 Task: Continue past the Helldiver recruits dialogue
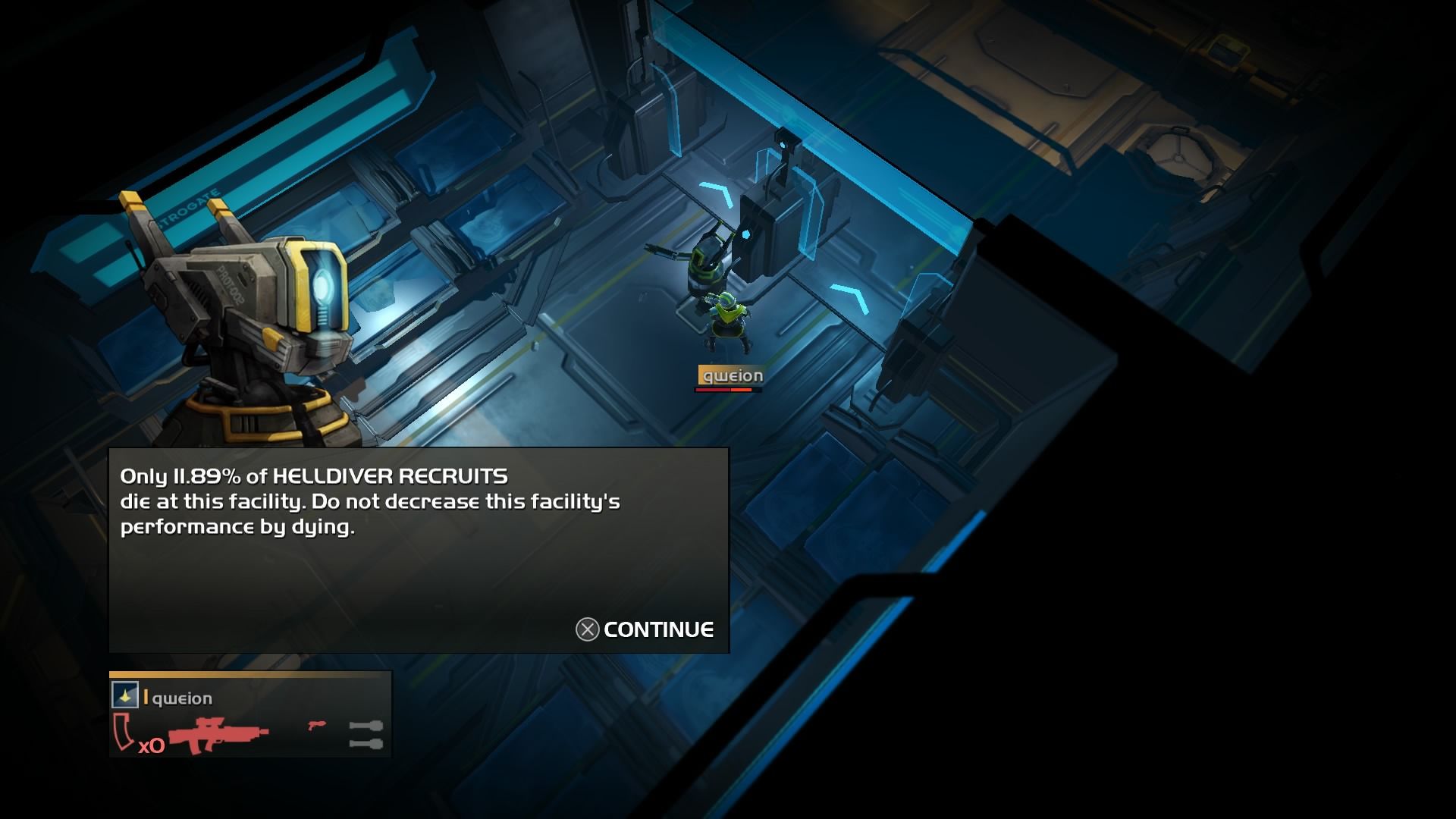coord(645,629)
